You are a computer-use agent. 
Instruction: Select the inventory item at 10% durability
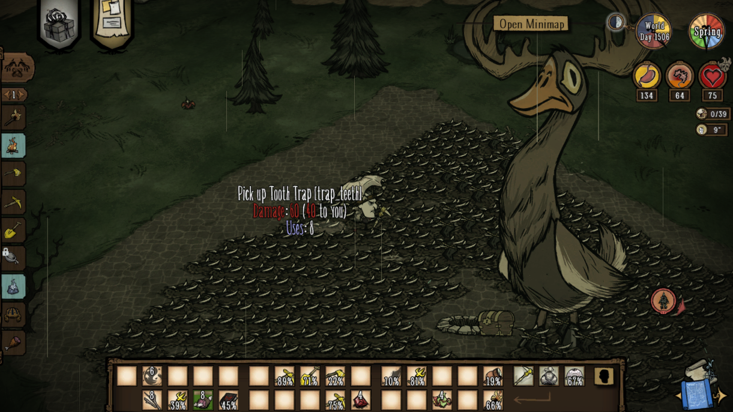390,377
